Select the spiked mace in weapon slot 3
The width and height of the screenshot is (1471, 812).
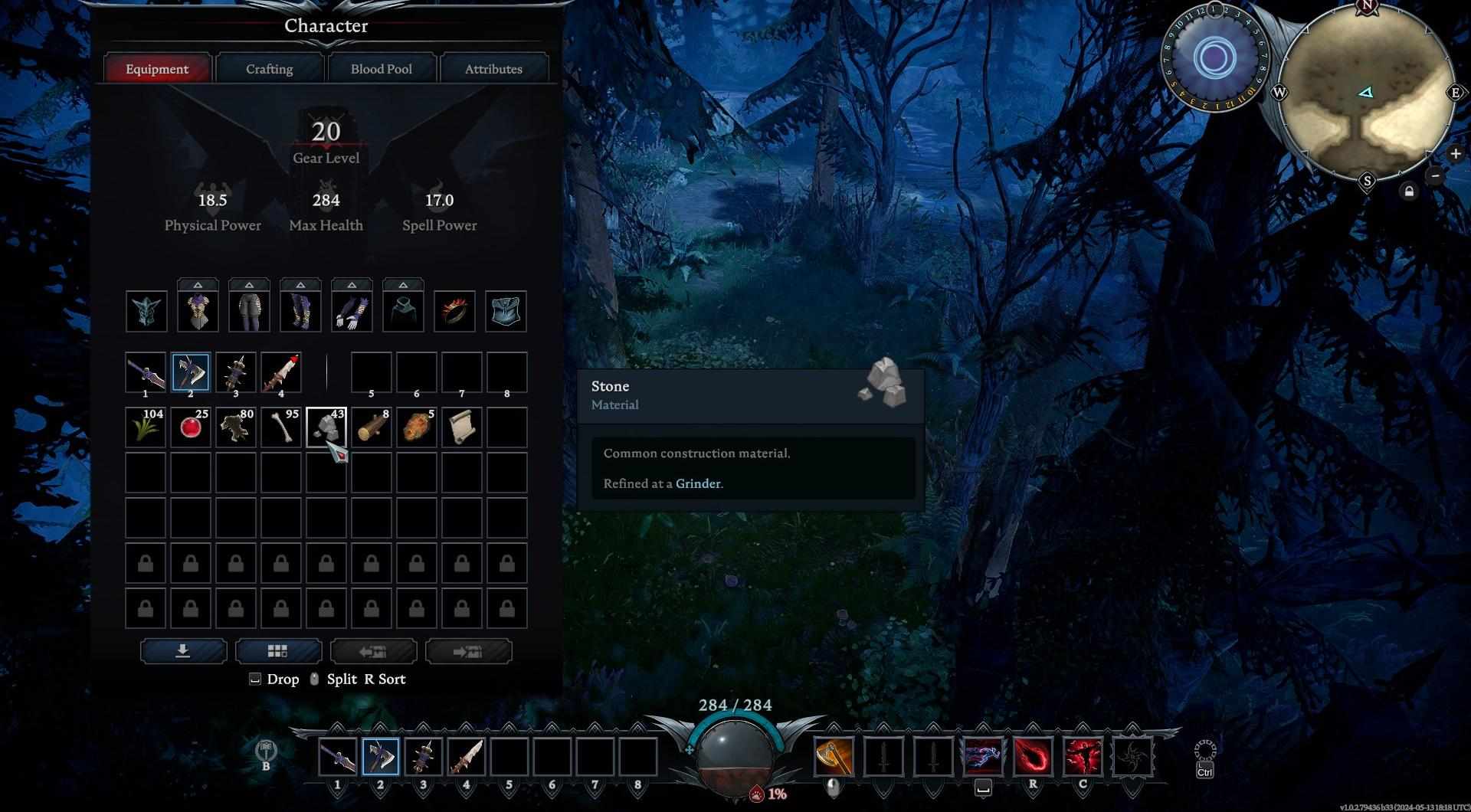click(236, 372)
